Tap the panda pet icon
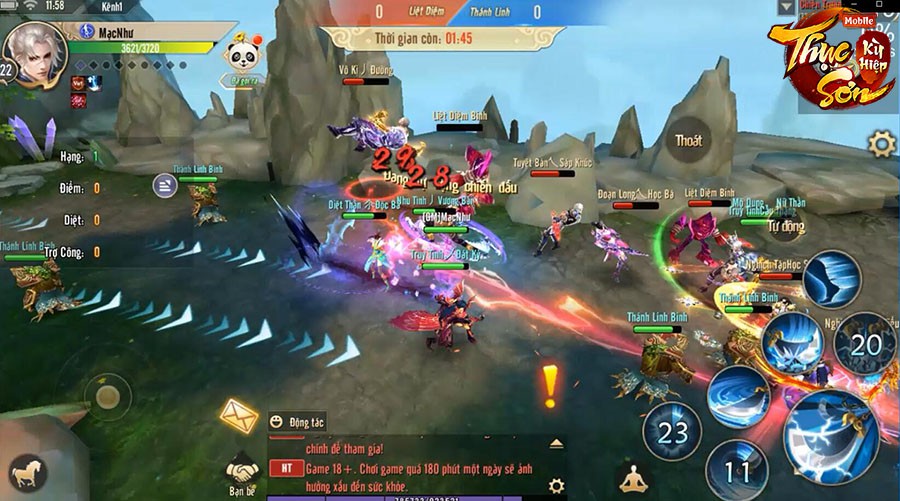This screenshot has height=501, width=900. [240, 53]
